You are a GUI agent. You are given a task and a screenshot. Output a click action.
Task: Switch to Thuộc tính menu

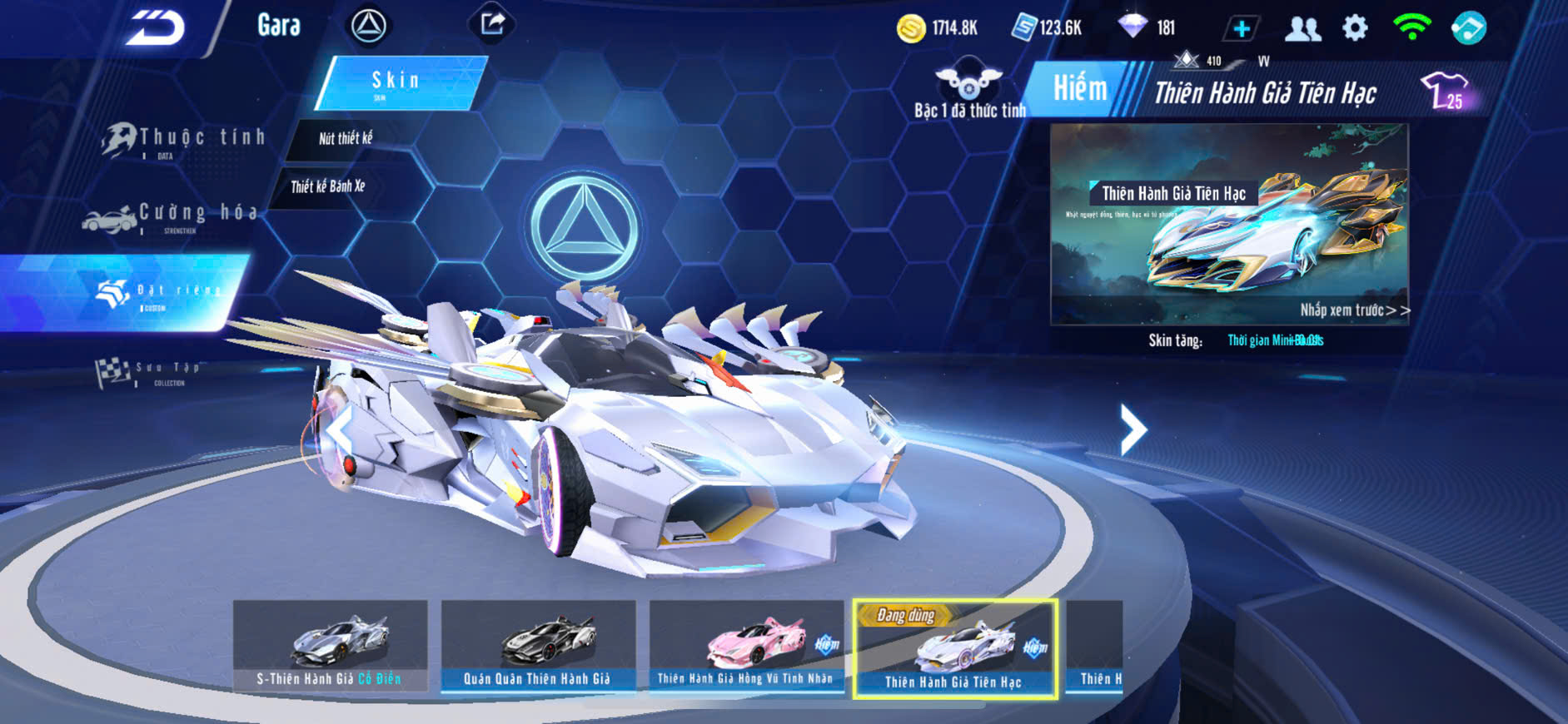[x=184, y=140]
